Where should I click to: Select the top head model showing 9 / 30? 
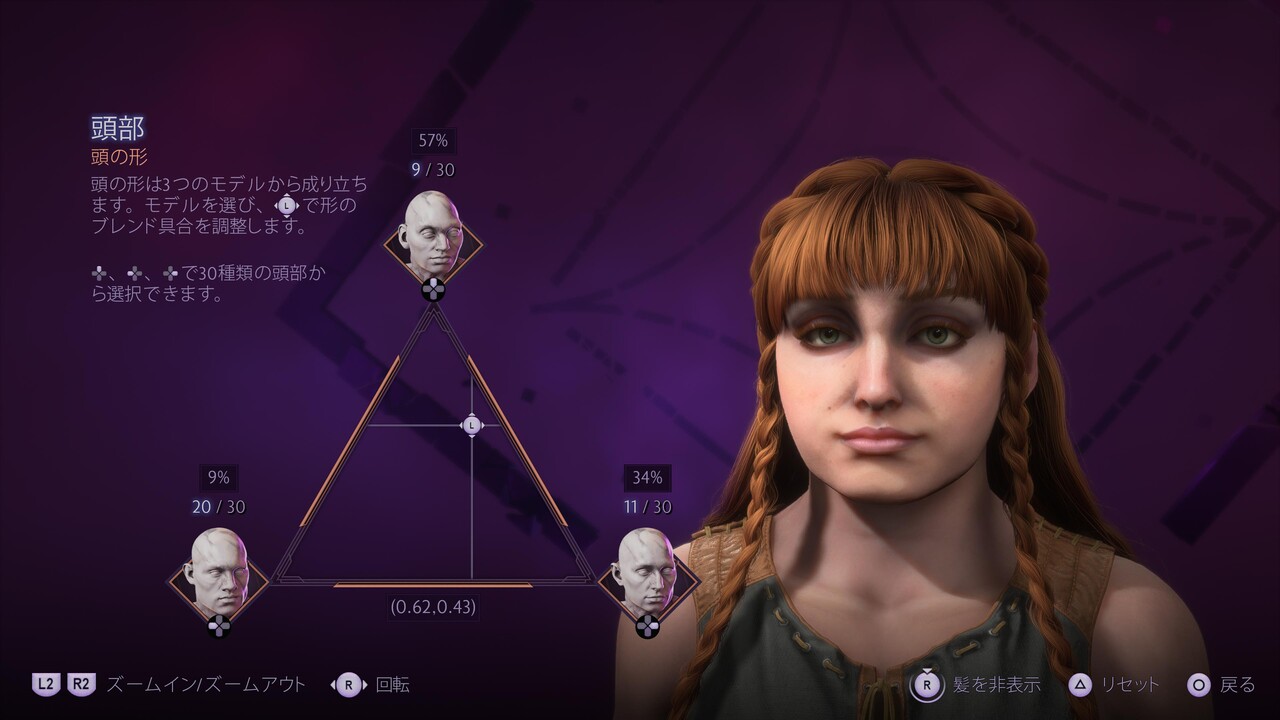pos(433,238)
